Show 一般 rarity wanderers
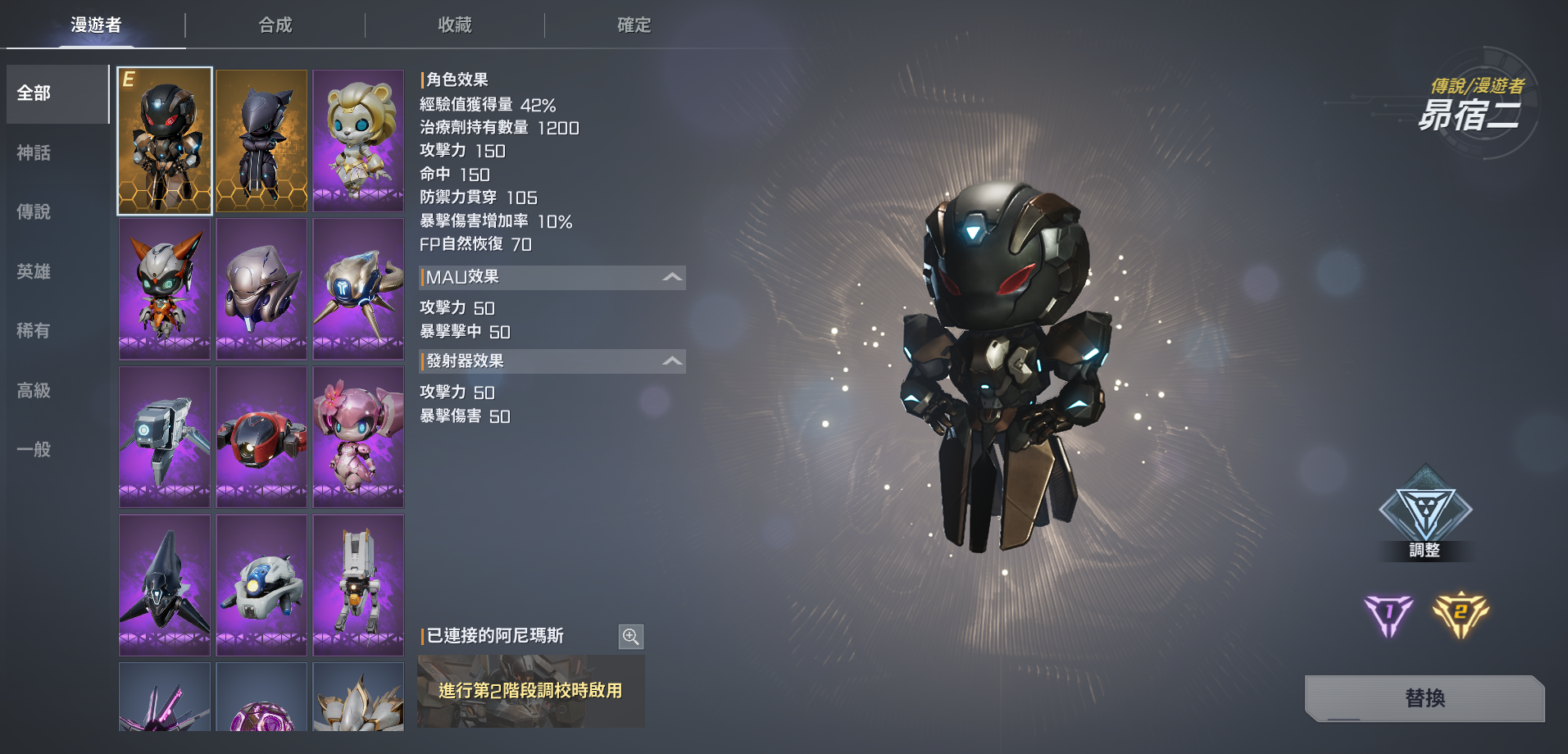1568x754 pixels. [x=34, y=450]
